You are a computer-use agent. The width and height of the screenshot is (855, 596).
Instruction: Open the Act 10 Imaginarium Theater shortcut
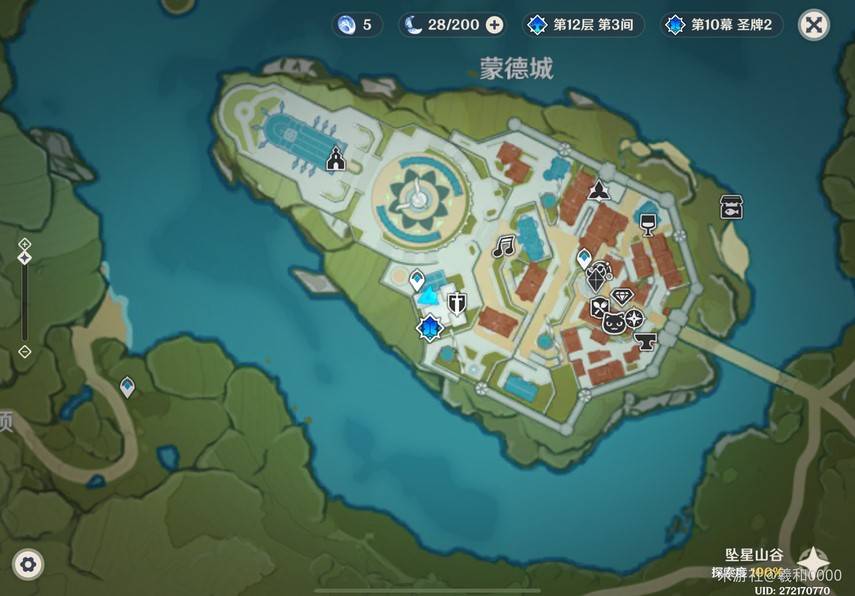(x=720, y=25)
